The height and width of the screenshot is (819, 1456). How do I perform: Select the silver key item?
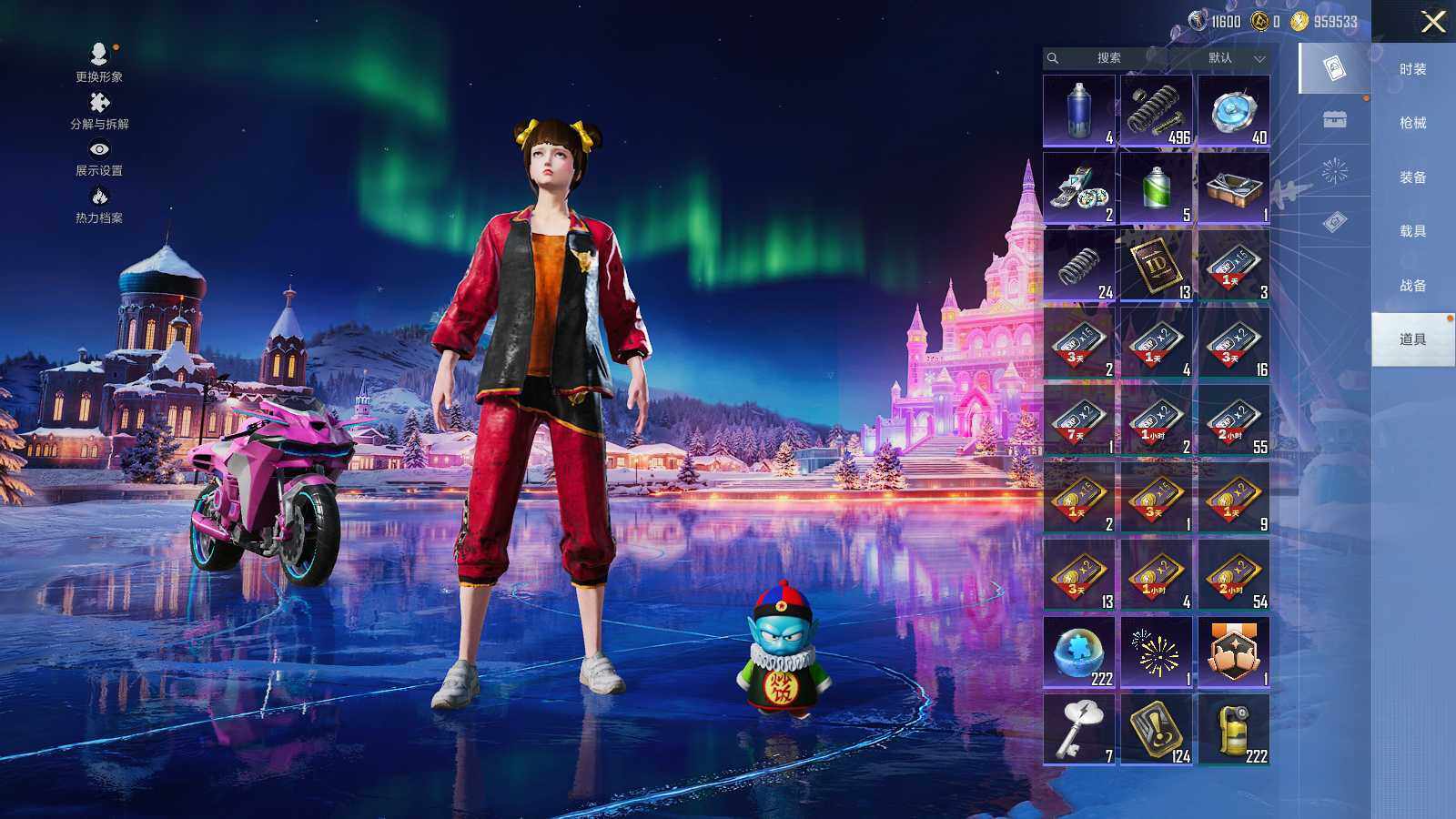coord(1079,729)
